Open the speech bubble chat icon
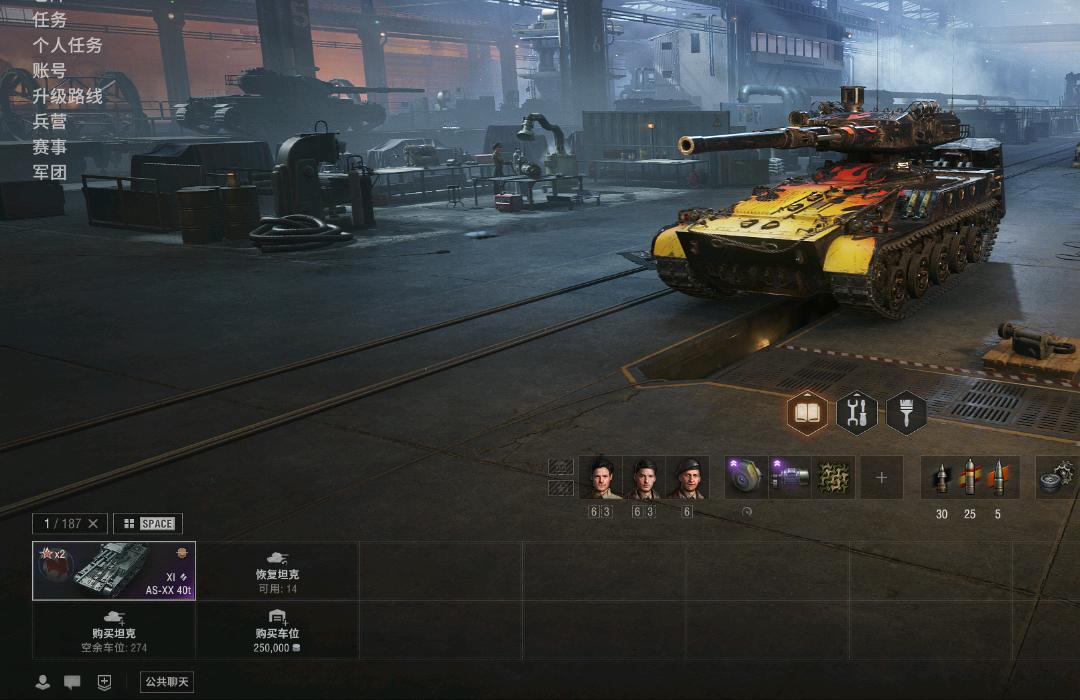1080x700 pixels. pos(72,682)
